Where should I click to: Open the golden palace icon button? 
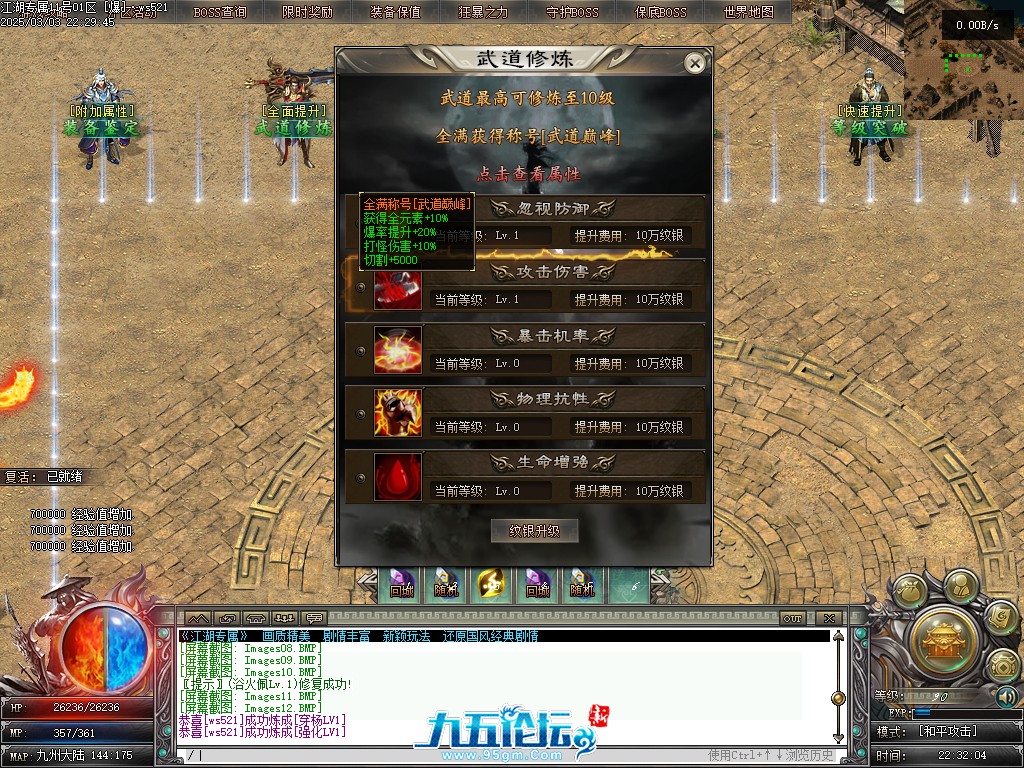[x=943, y=634]
